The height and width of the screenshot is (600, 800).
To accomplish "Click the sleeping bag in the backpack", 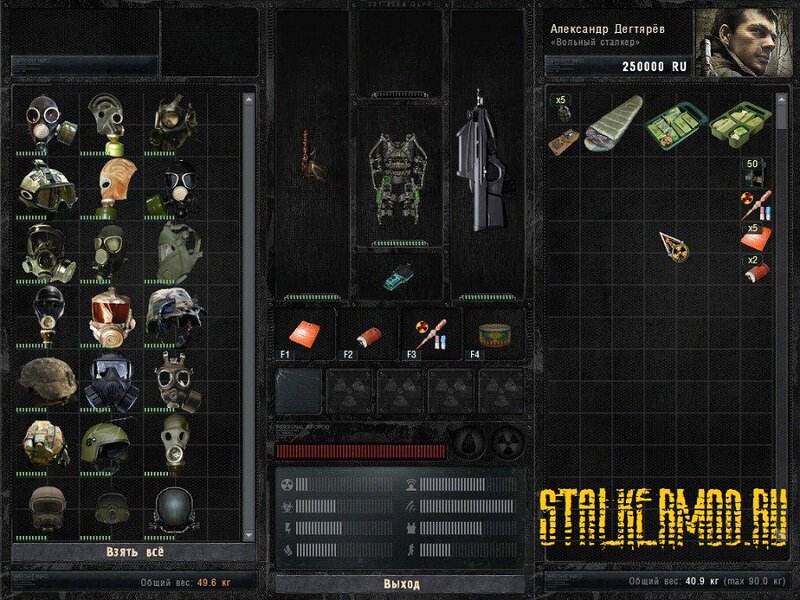I will pyautogui.click(x=610, y=126).
